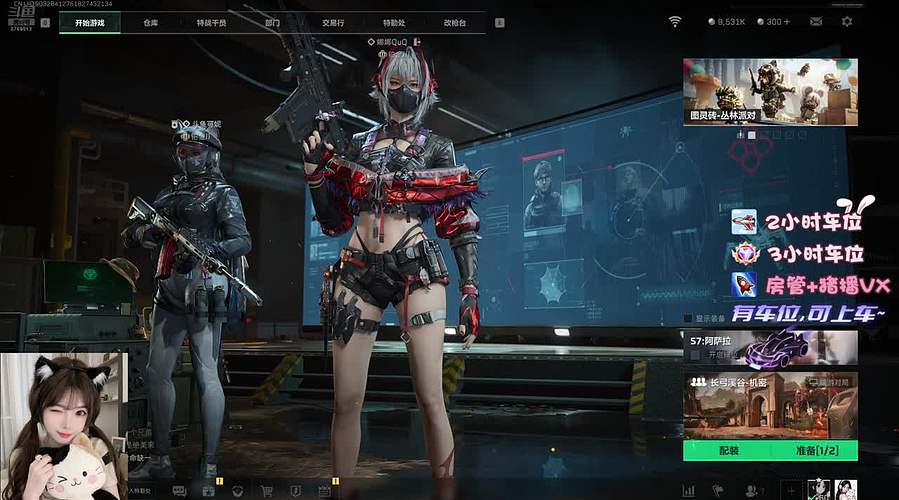Open the bar chart stats icon
This screenshot has height=500, width=899.
(688, 491)
